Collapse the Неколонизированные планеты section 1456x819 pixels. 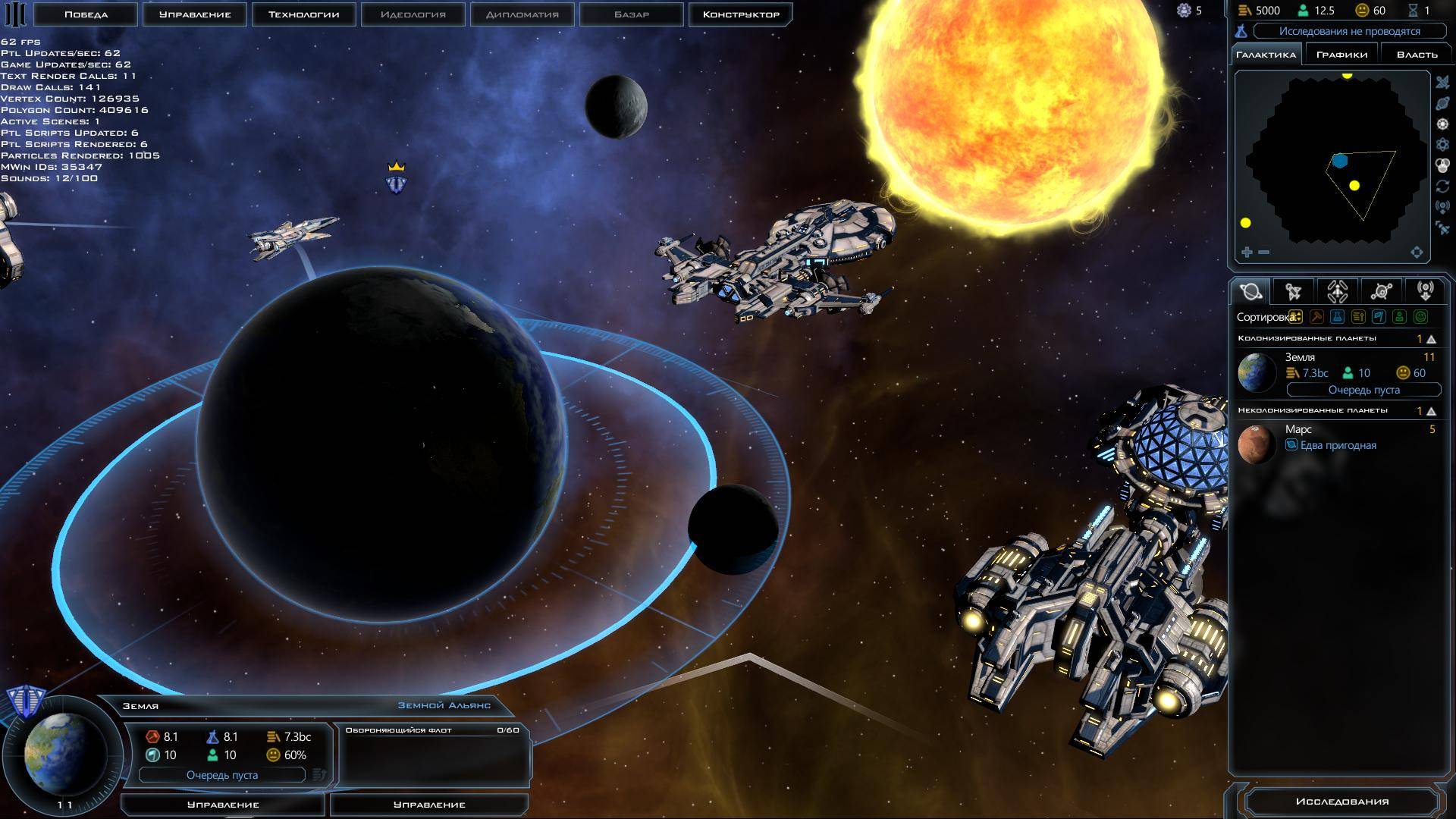(1431, 411)
